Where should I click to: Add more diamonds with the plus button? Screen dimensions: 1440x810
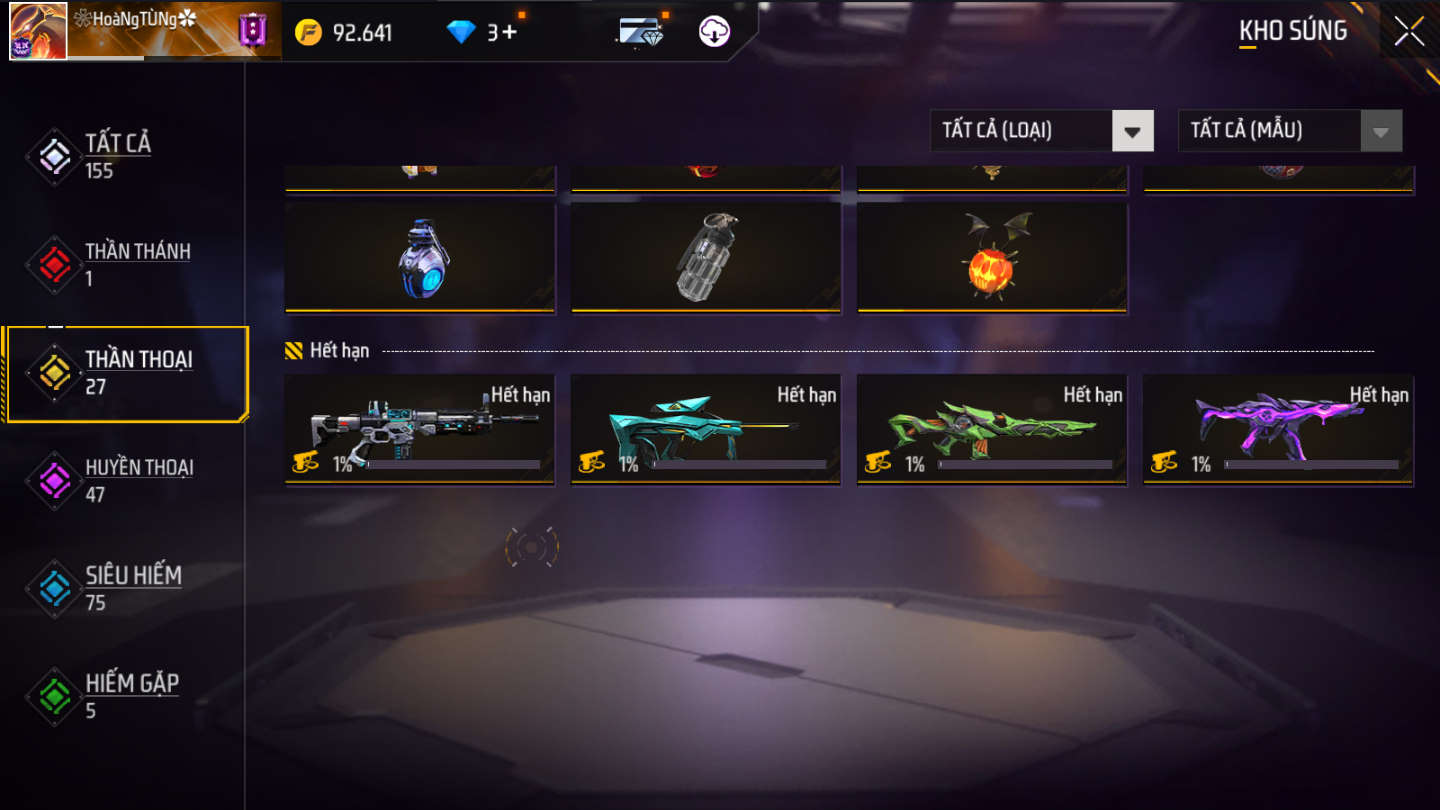tap(510, 32)
